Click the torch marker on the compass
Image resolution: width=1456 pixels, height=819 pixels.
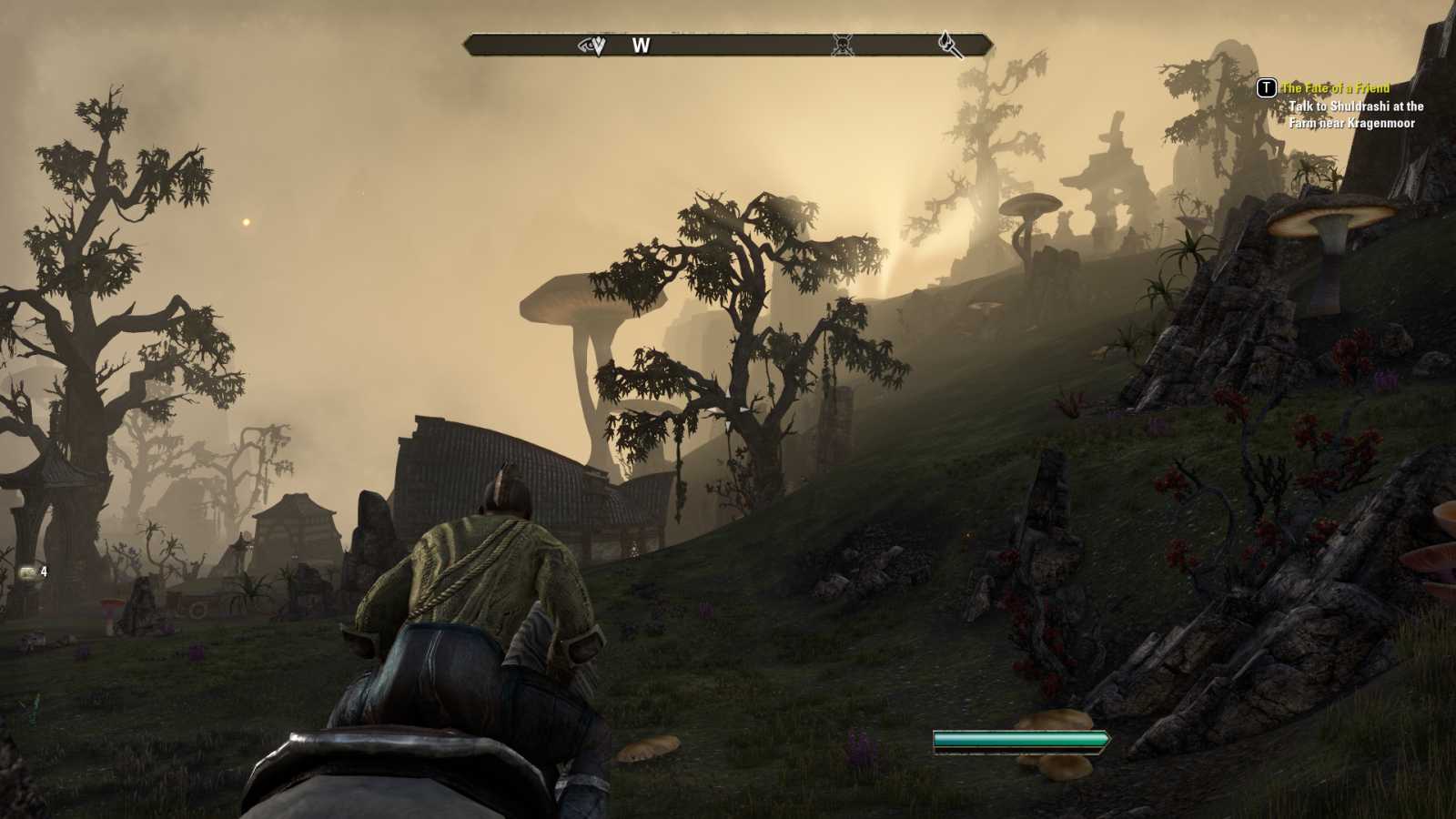click(x=950, y=44)
